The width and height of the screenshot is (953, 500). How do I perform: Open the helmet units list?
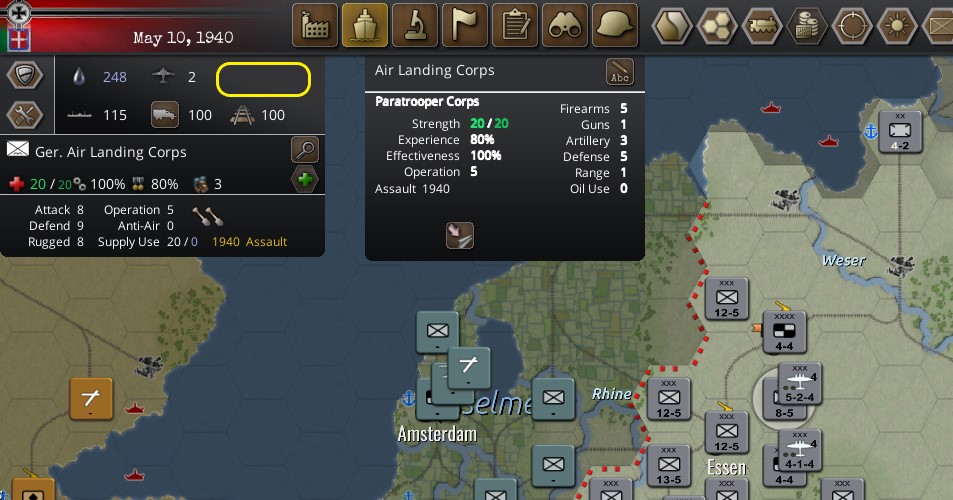pyautogui.click(x=616, y=25)
